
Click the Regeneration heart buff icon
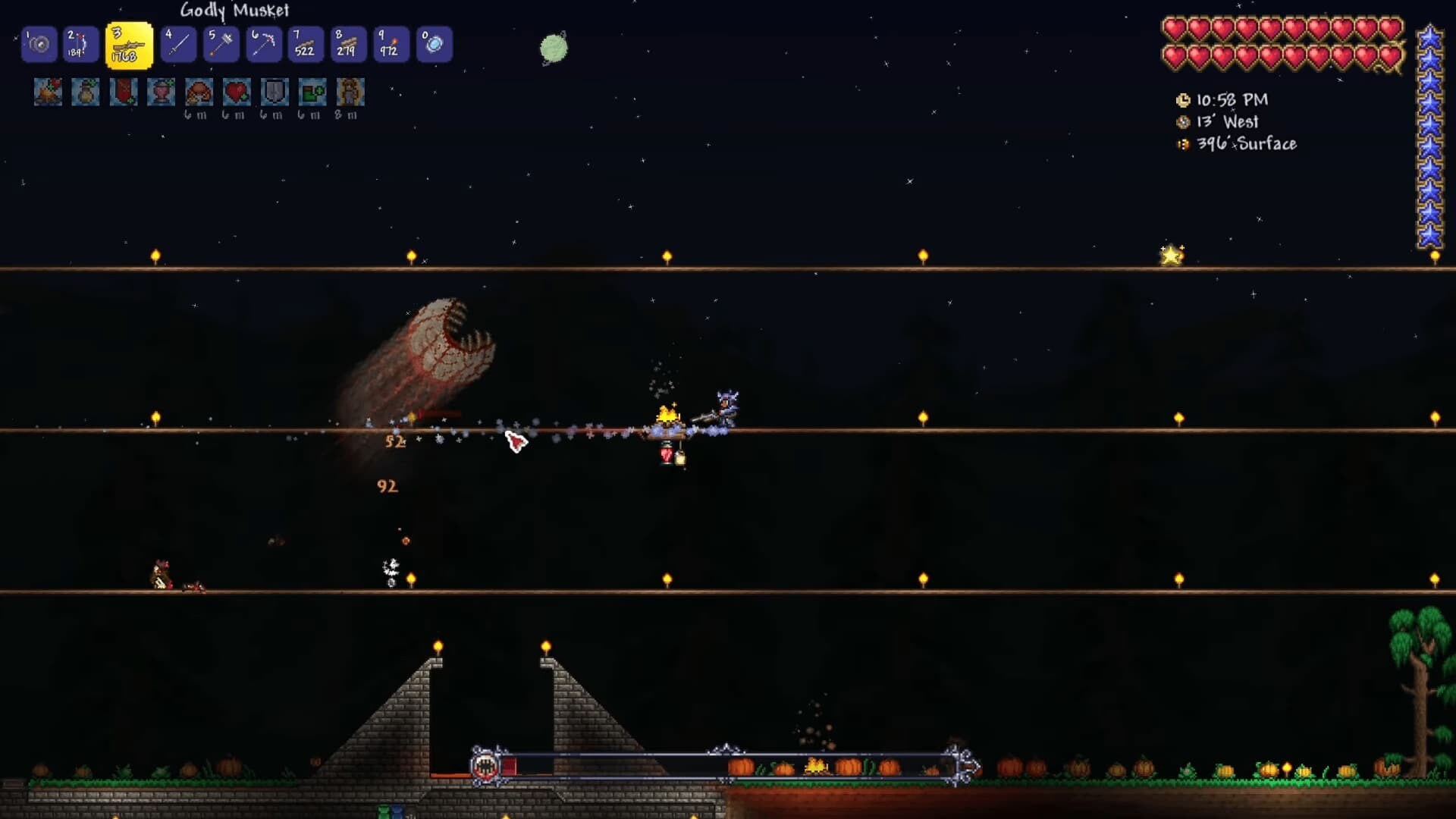(x=237, y=93)
